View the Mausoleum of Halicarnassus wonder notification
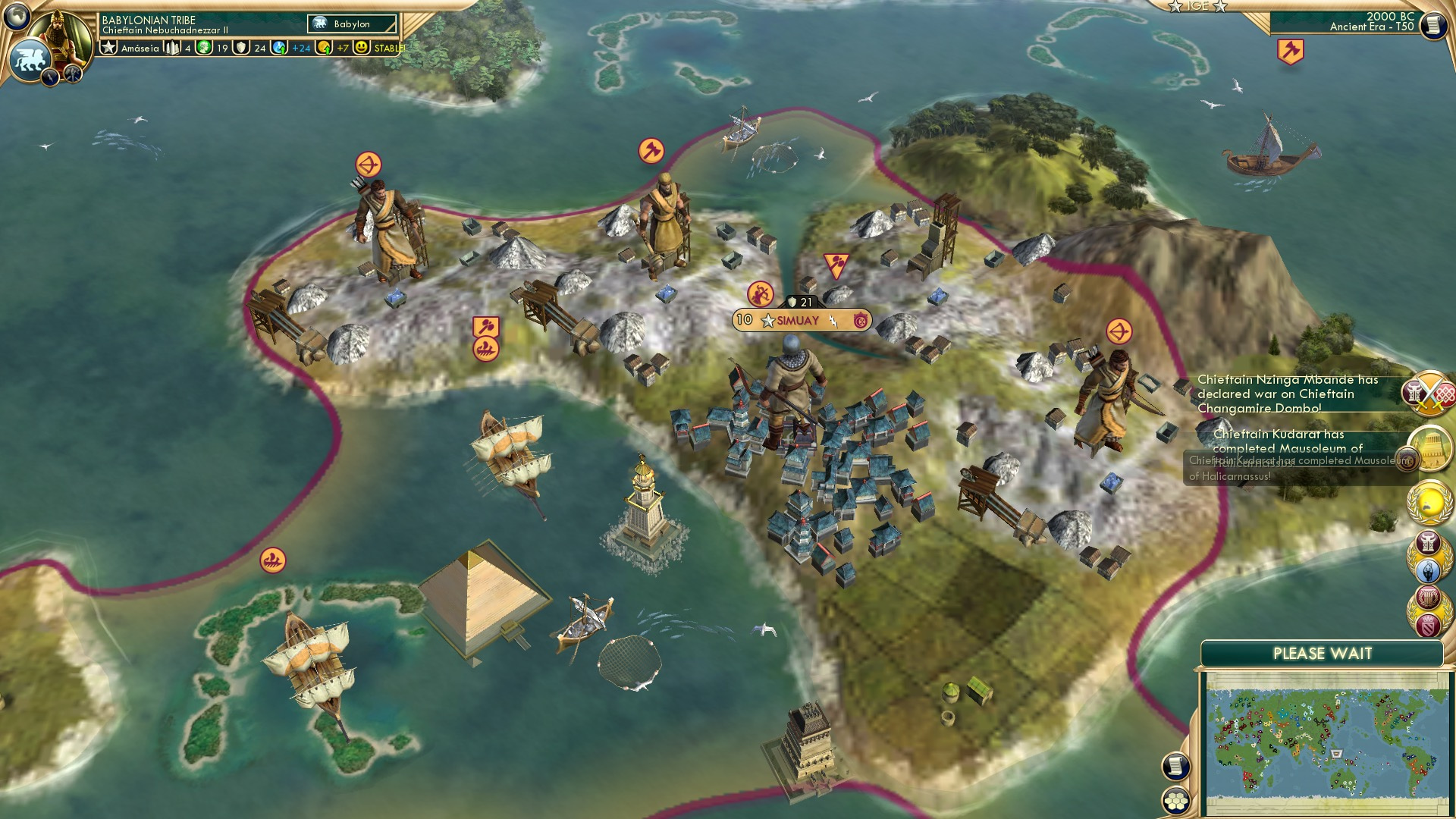Screen dimensions: 1456x819 [x=1430, y=448]
